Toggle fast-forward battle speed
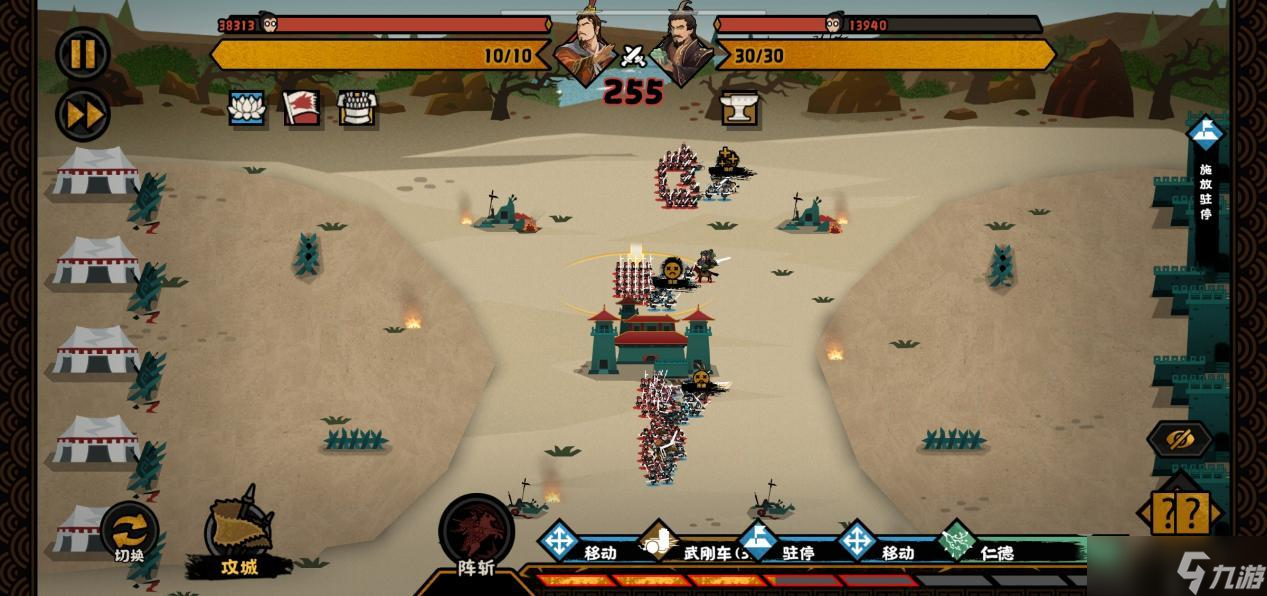This screenshot has width=1267, height=596. click(83, 113)
